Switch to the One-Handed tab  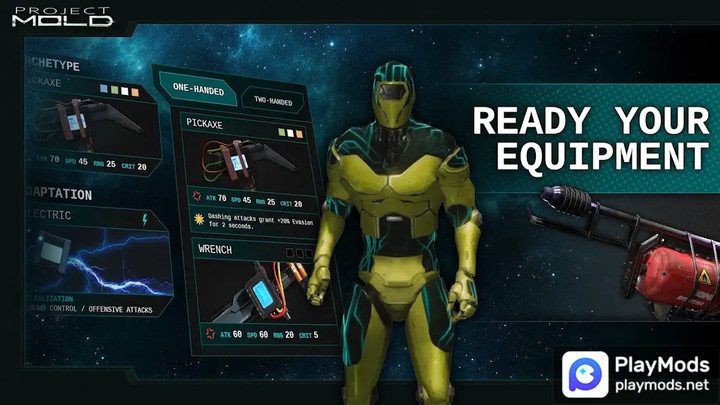199,88
